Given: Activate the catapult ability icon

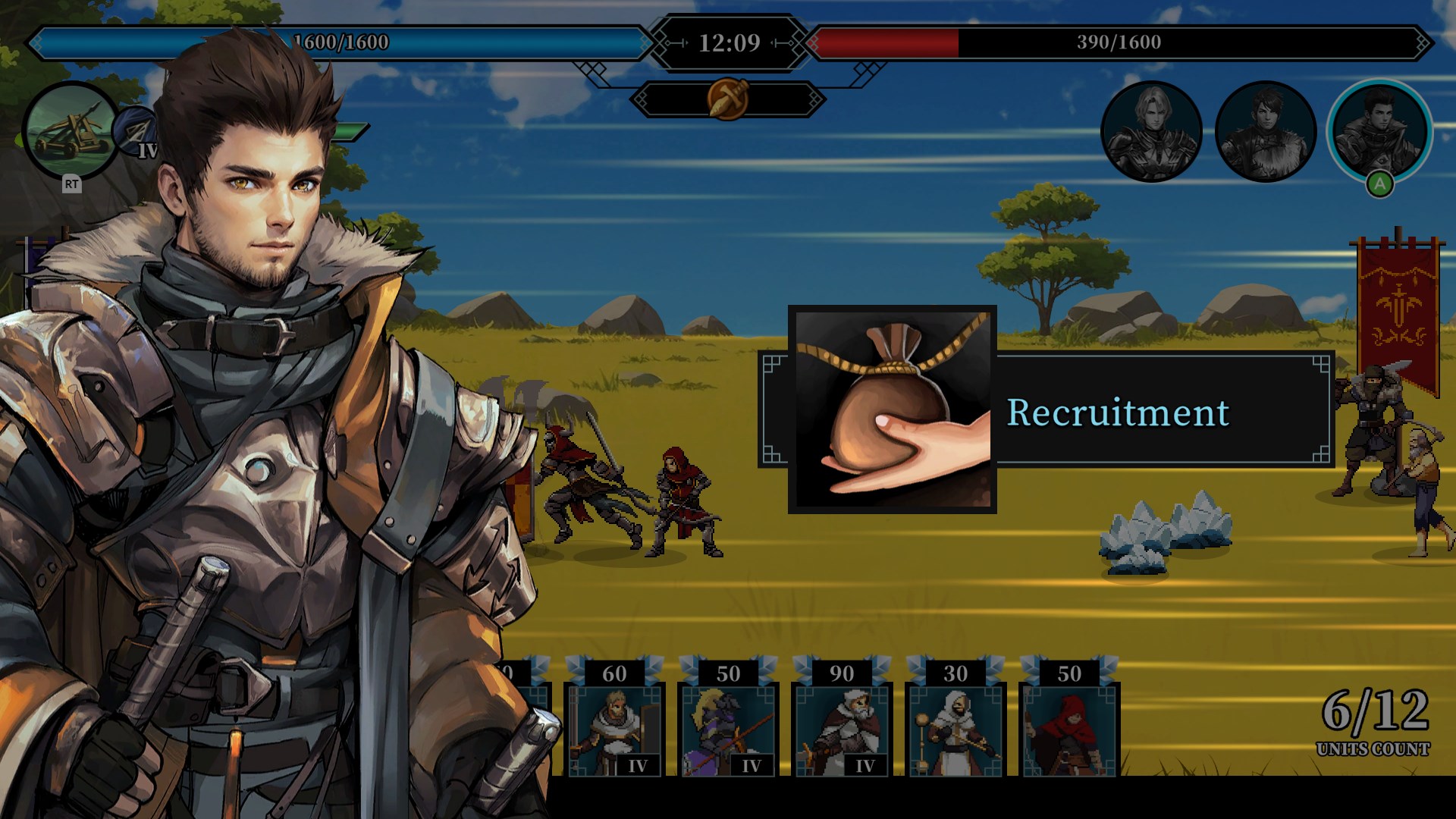Looking at the screenshot, I should [71, 131].
